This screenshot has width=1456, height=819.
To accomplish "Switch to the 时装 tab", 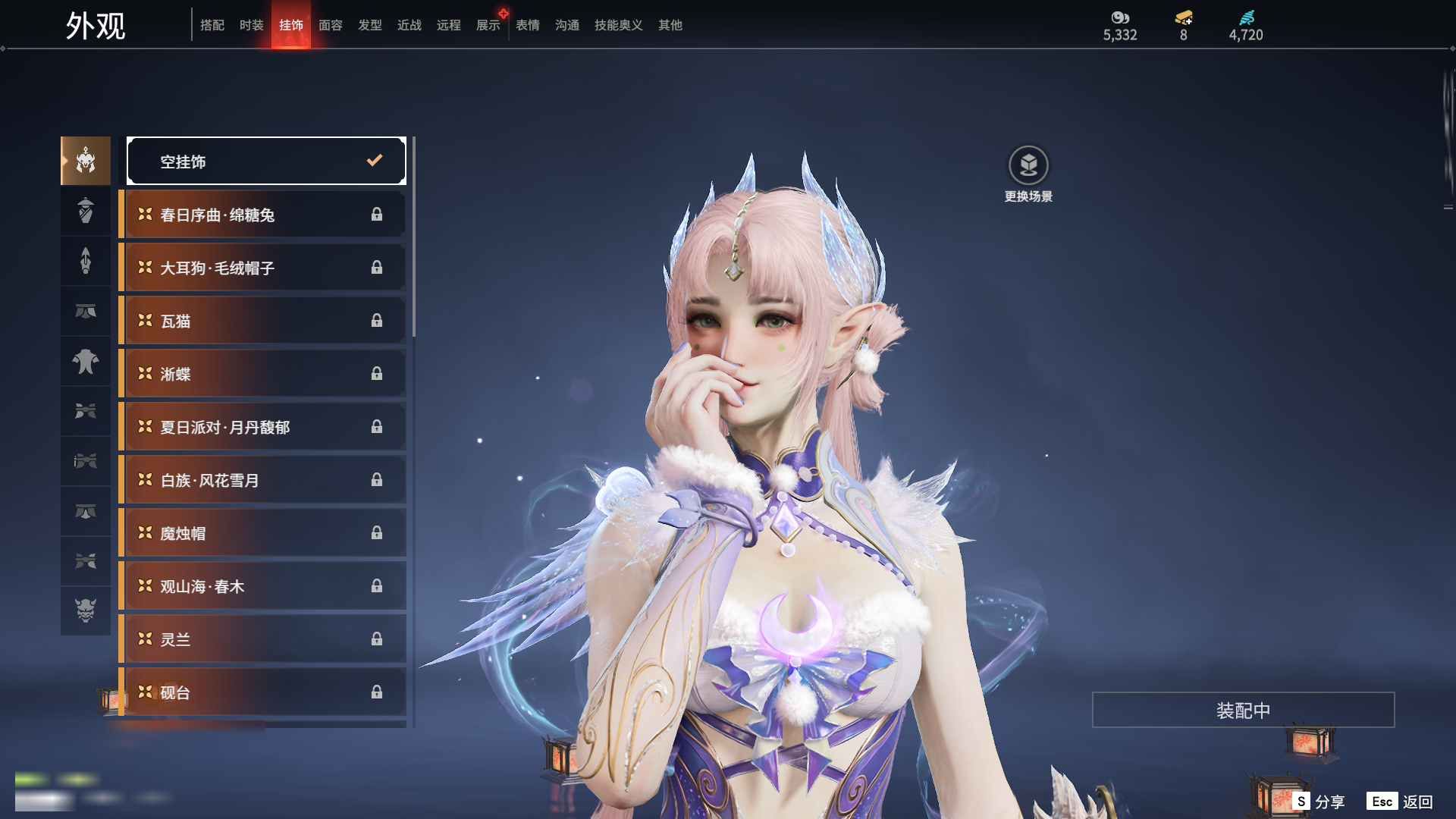I will [251, 25].
